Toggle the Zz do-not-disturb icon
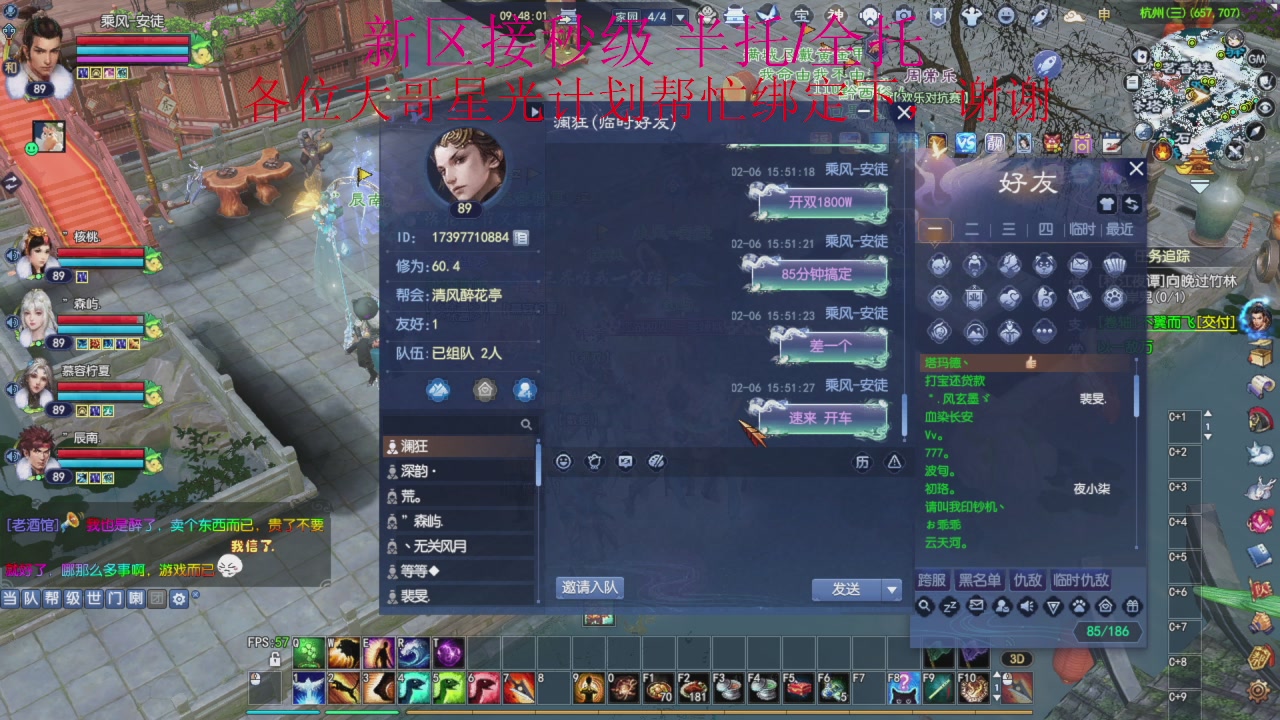1280x720 pixels. coord(949,606)
